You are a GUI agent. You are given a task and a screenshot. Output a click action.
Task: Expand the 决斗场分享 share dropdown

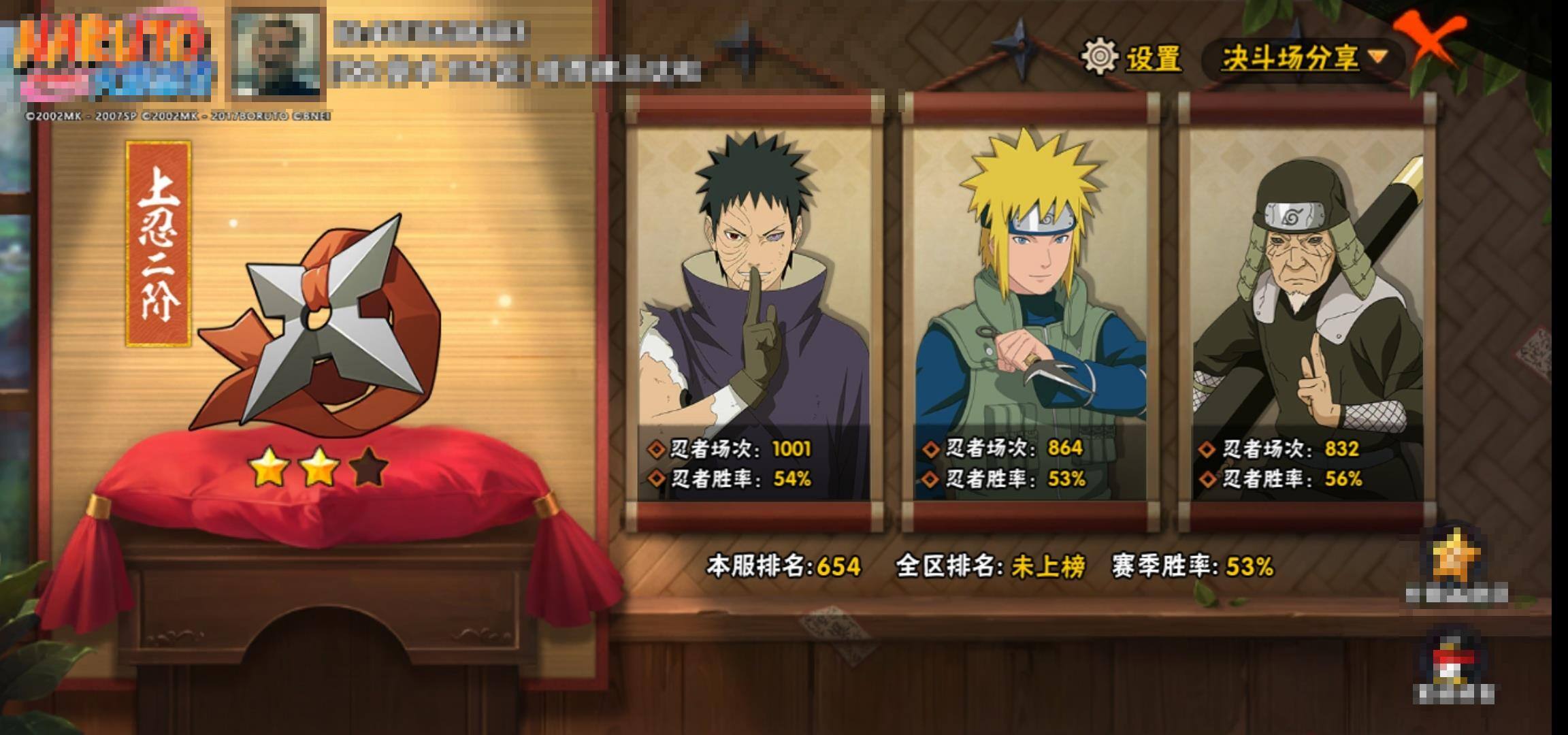(1303, 59)
